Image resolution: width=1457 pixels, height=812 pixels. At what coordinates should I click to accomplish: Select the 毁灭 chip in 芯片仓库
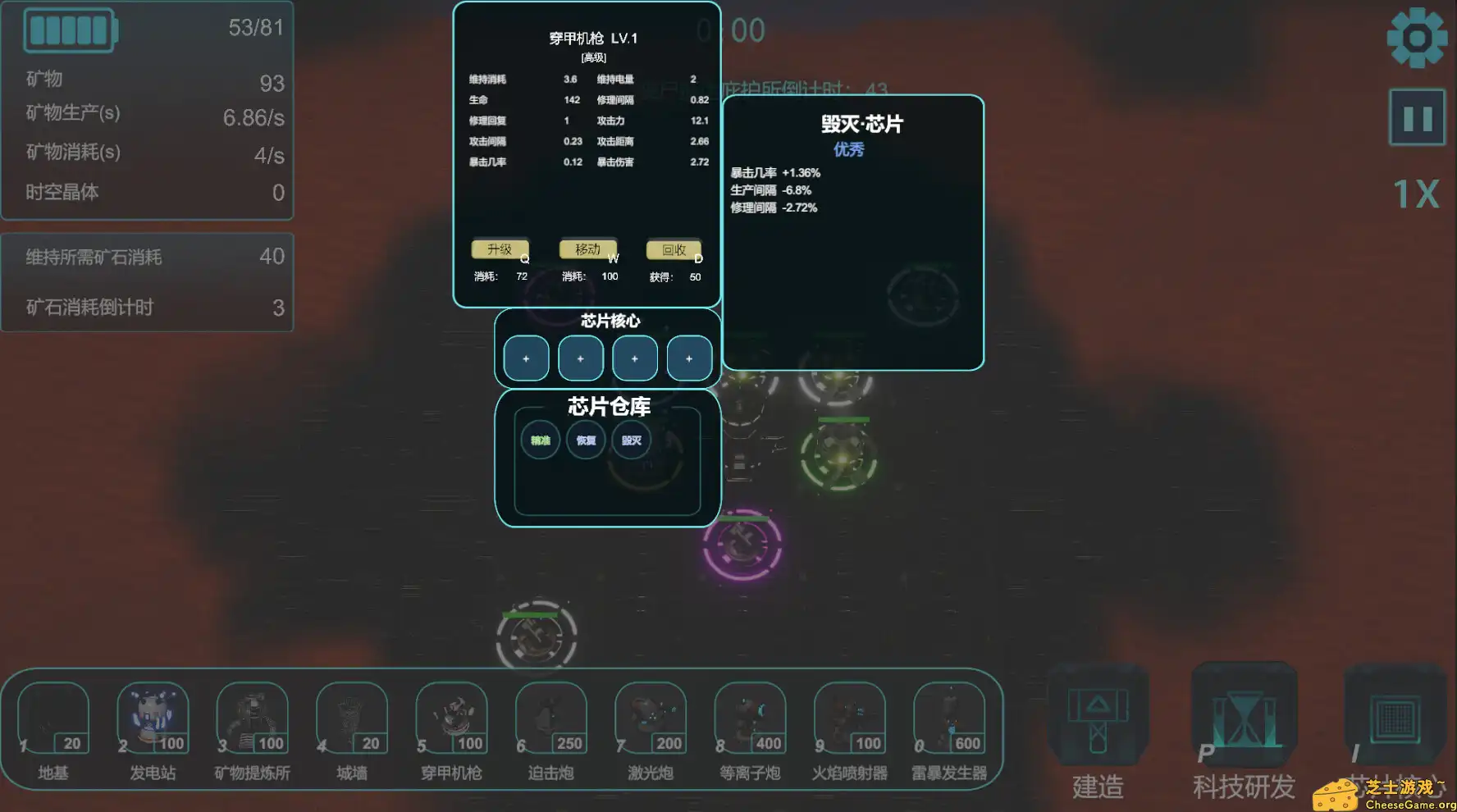[x=631, y=440]
